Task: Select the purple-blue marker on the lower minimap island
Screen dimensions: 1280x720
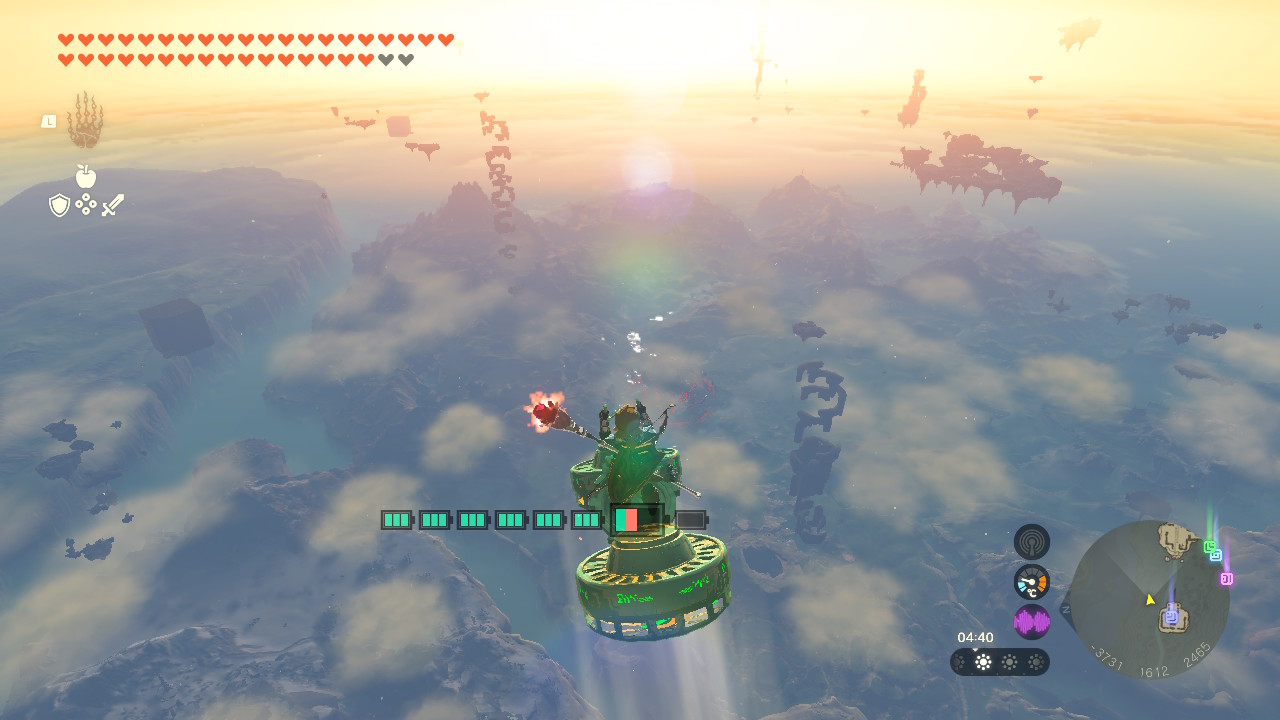Action: (1171, 617)
